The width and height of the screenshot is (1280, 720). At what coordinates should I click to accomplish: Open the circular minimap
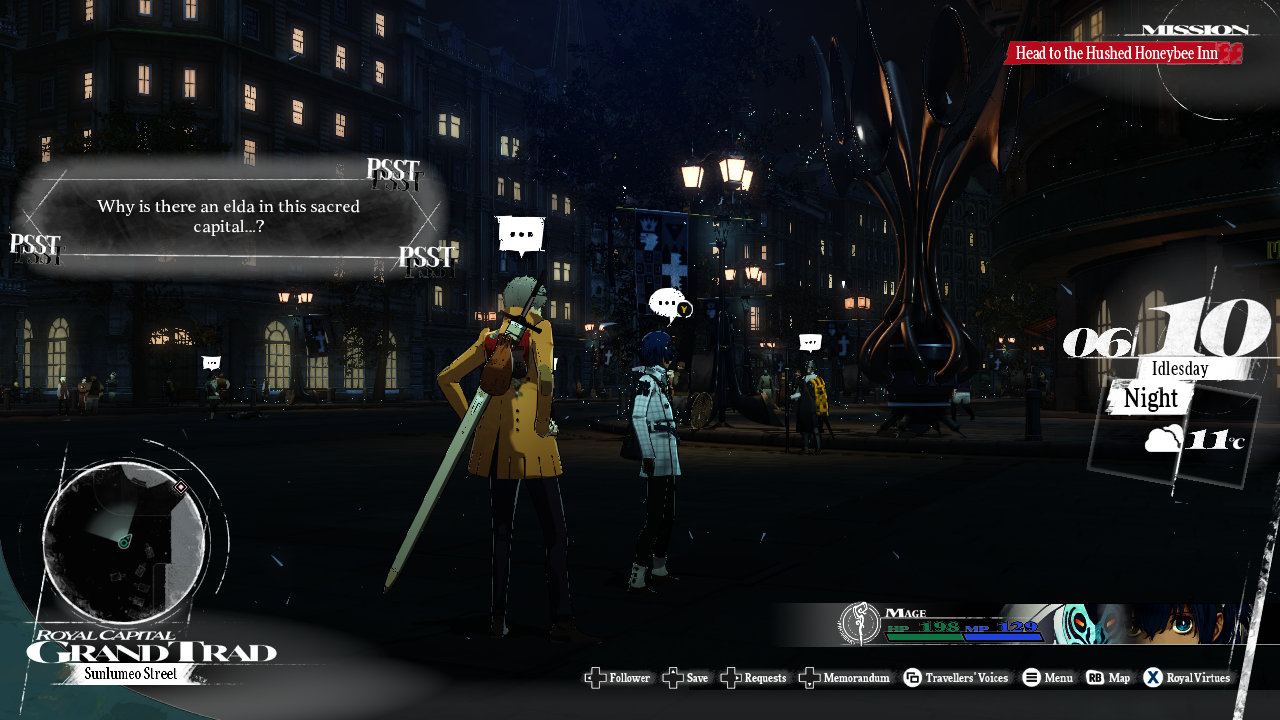tap(124, 543)
